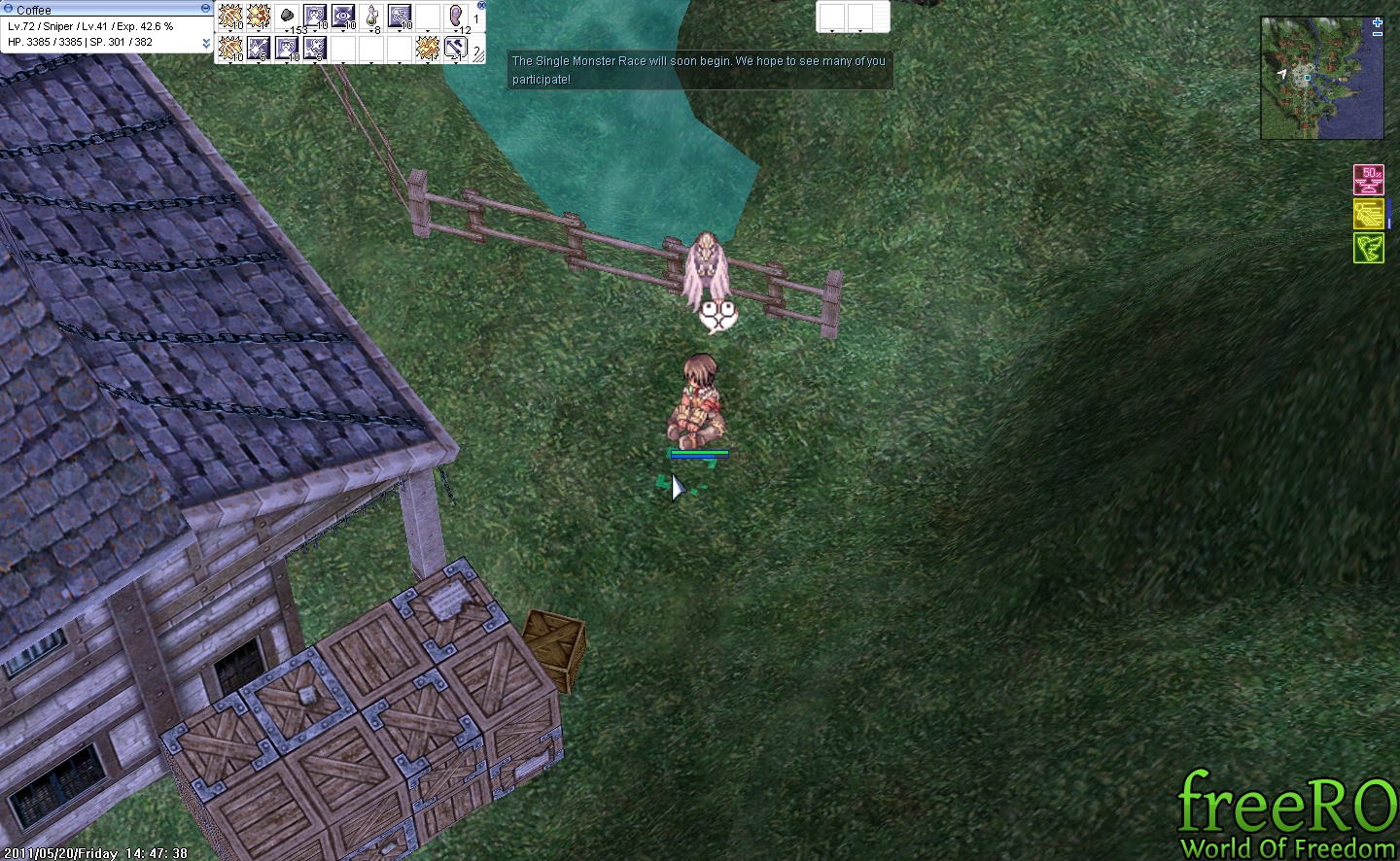1400x861 pixels.
Task: Click the Coffee window title bar
Action: tap(97, 9)
